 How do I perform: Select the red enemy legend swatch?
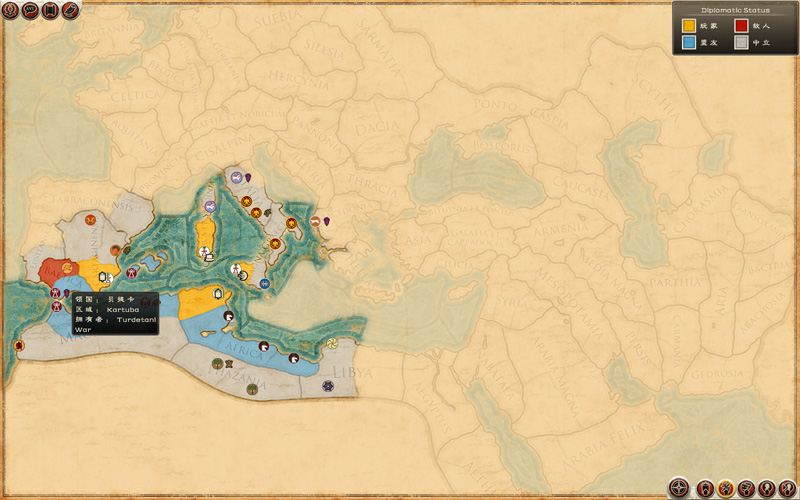(741, 25)
